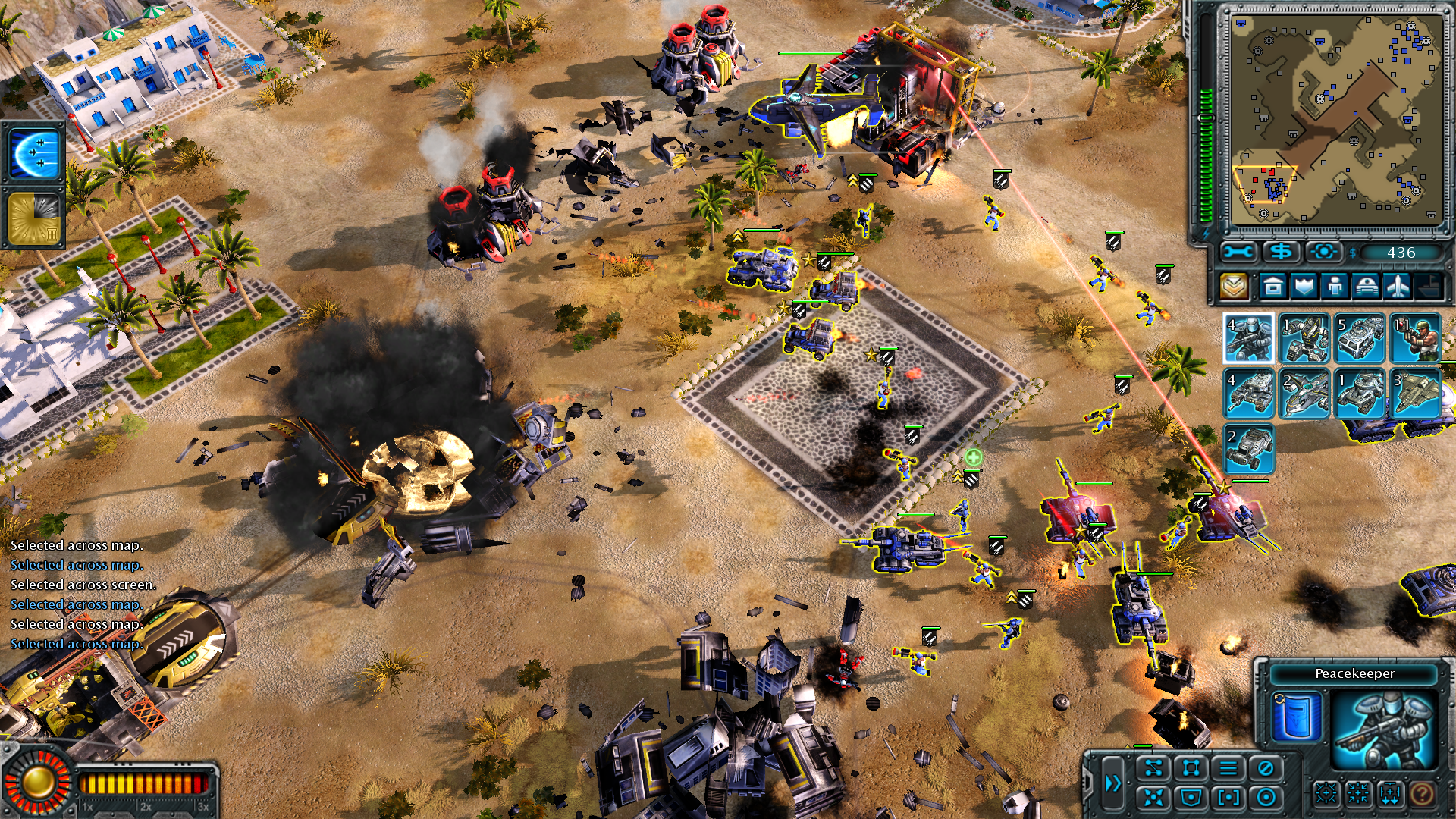Select the group of three jet fighters
Screen dimensions: 1456x819
pos(1415,394)
